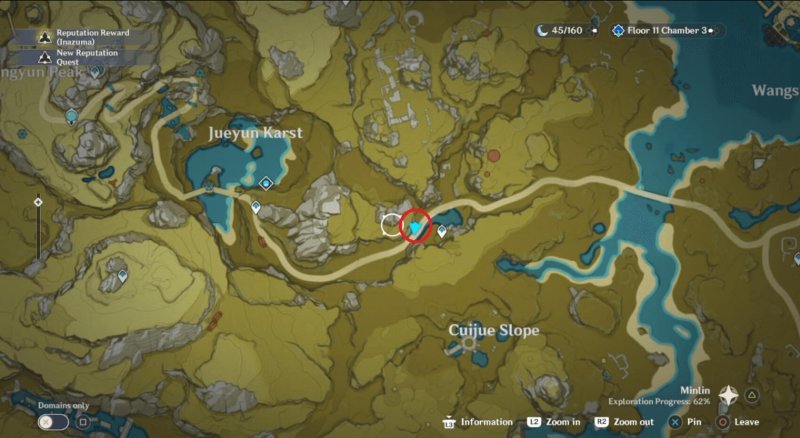Select the waypoint beside the red-circled marker
This screenshot has height=438, width=800.
(441, 230)
